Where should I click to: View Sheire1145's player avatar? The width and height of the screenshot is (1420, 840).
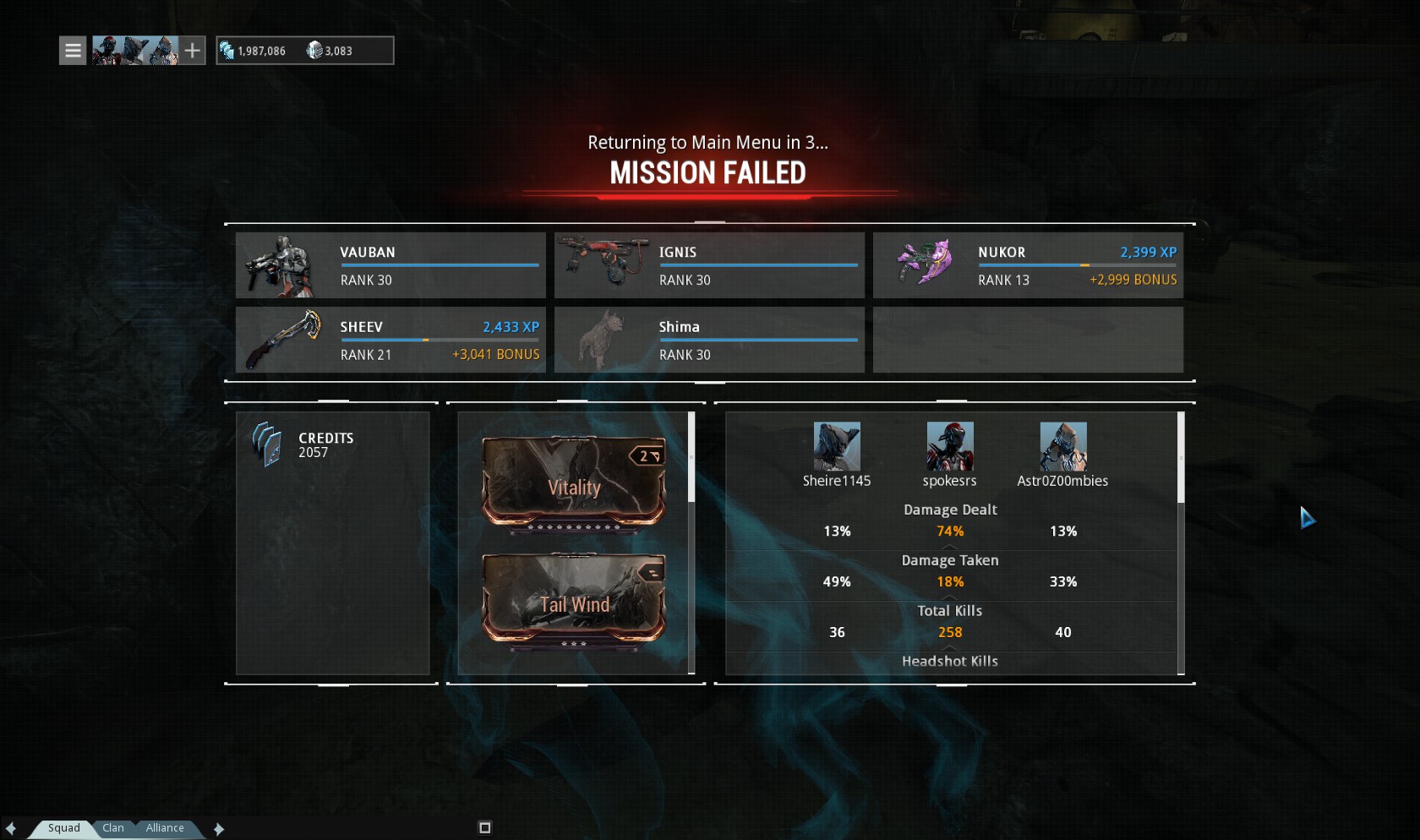837,446
